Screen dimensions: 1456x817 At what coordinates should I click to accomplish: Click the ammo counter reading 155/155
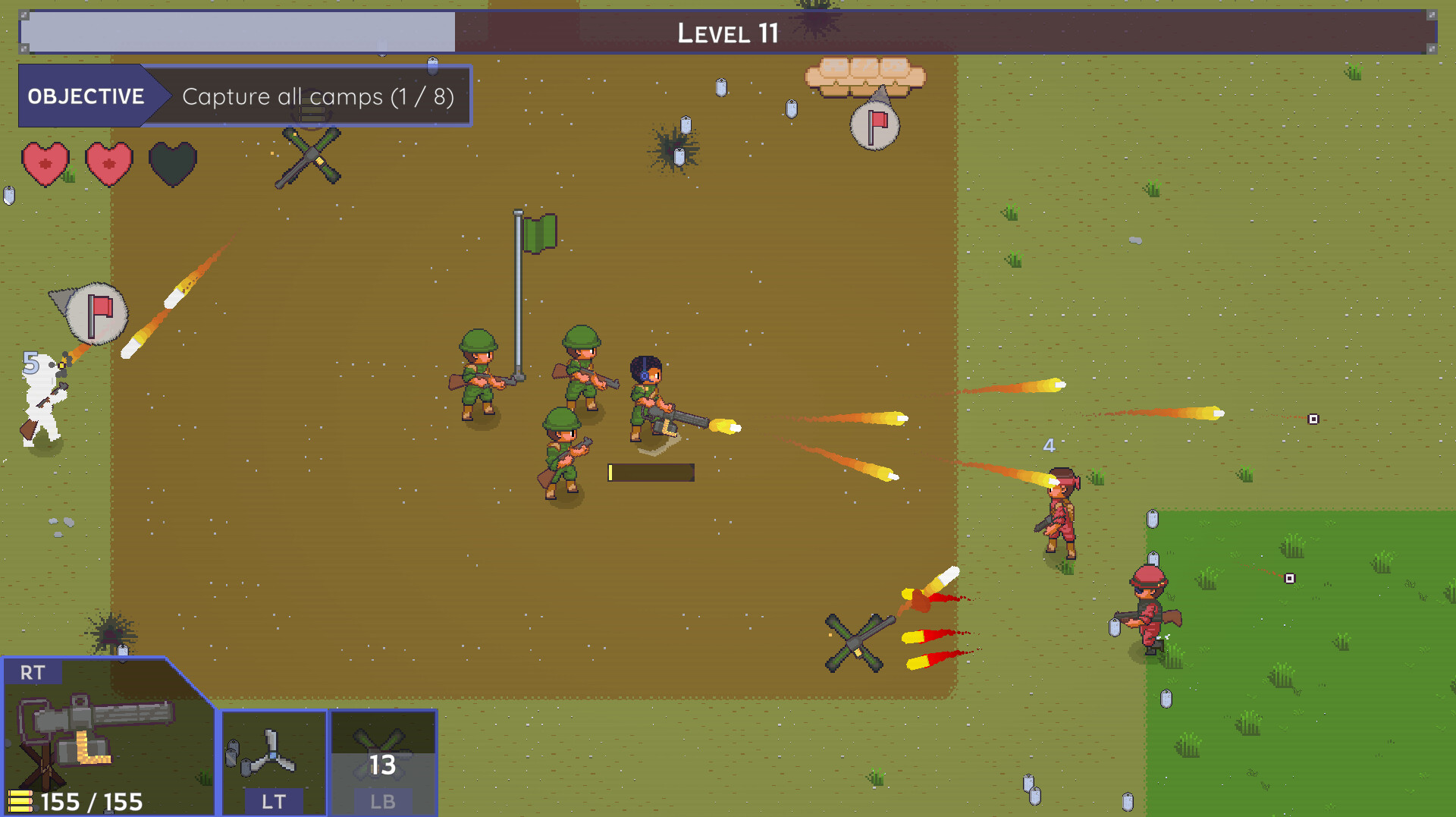(91, 800)
